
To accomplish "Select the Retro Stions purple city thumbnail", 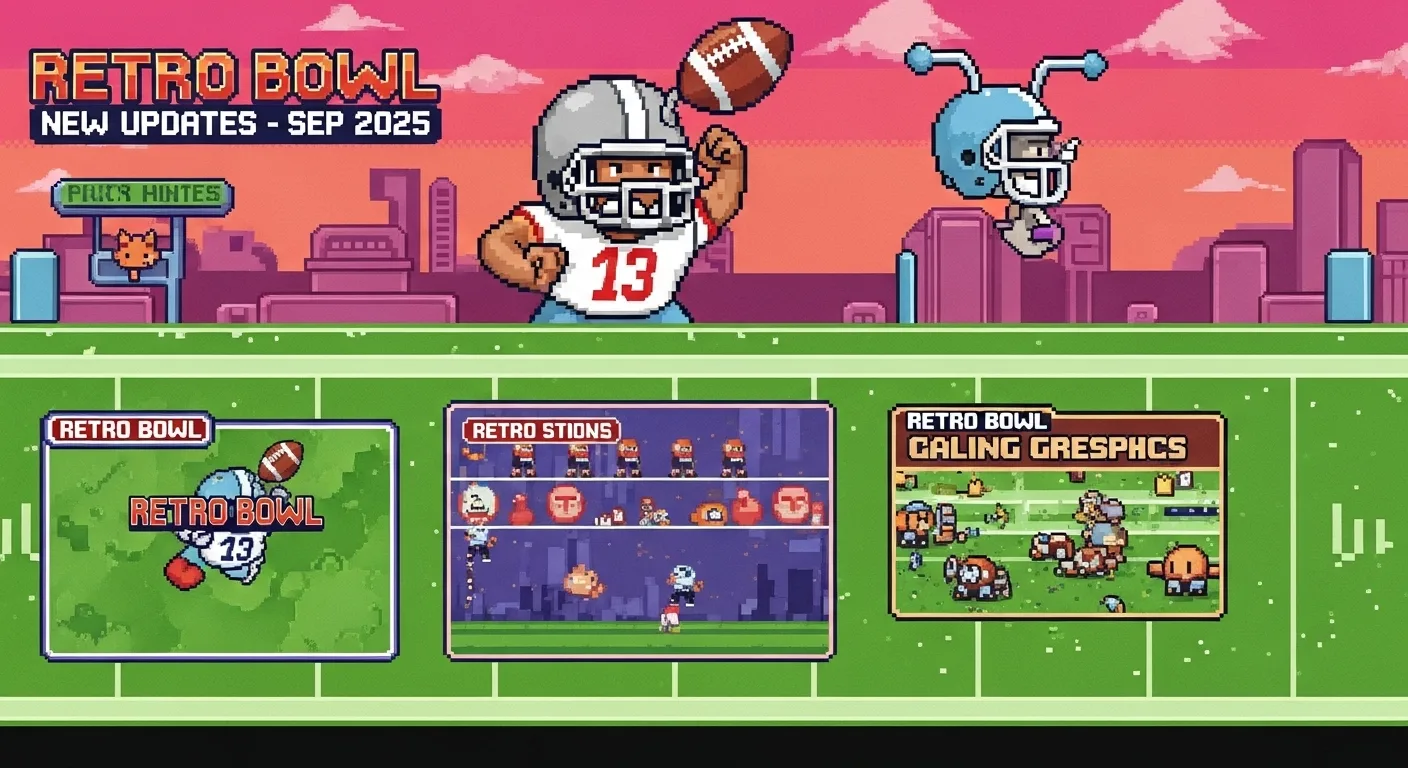I will click(639, 530).
